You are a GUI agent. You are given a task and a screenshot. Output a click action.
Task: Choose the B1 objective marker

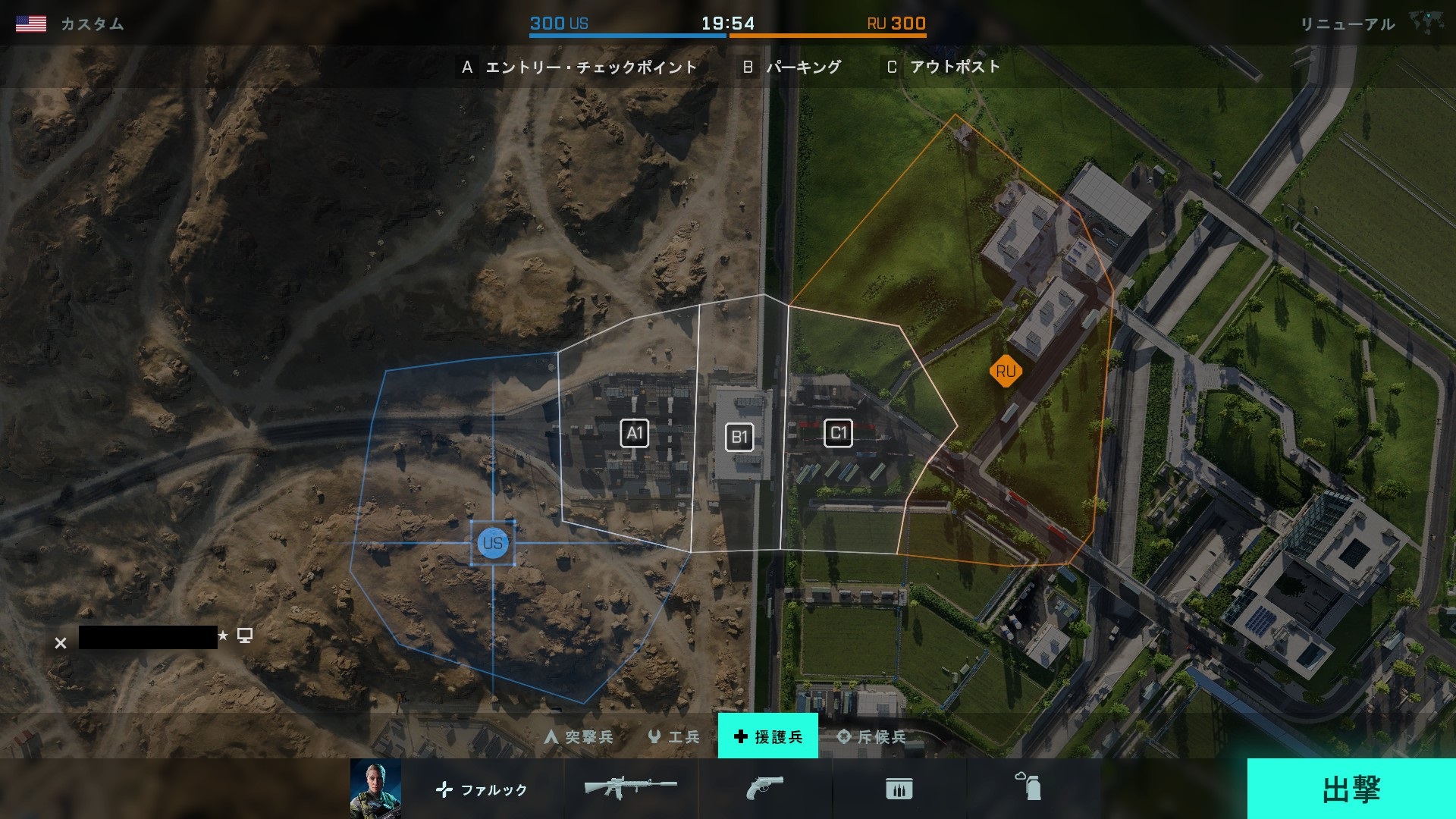[x=739, y=437]
